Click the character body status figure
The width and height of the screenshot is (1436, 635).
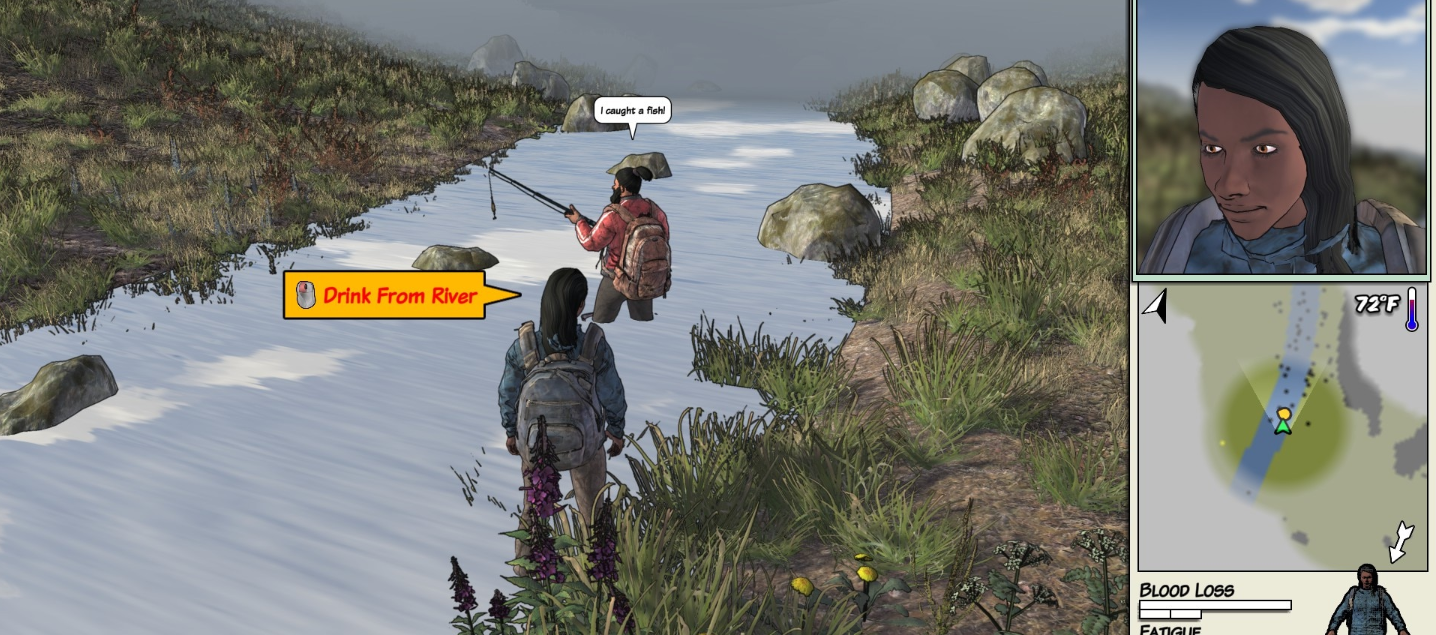point(1367,602)
